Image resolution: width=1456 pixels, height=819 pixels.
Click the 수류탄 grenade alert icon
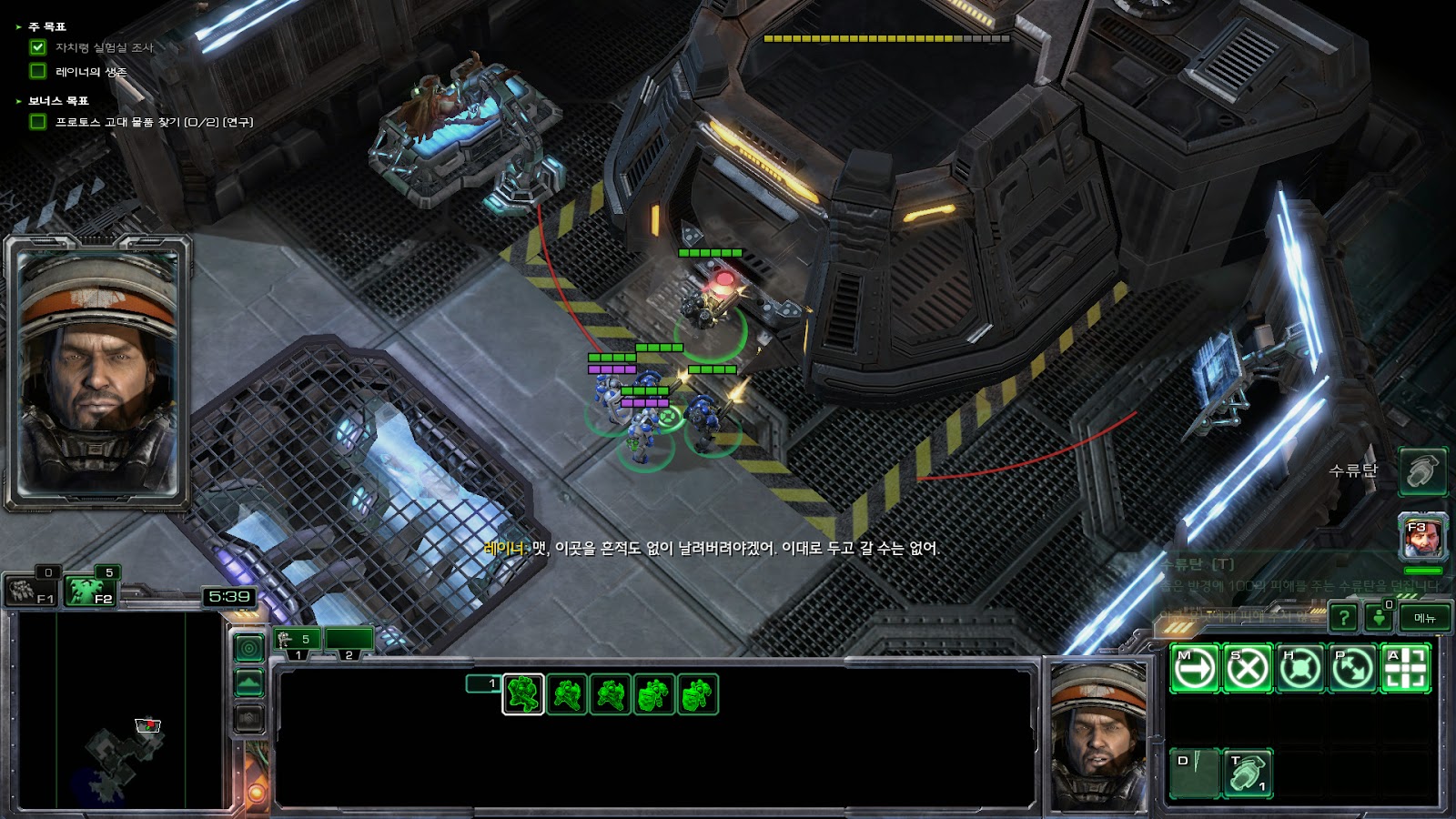coord(1422,471)
